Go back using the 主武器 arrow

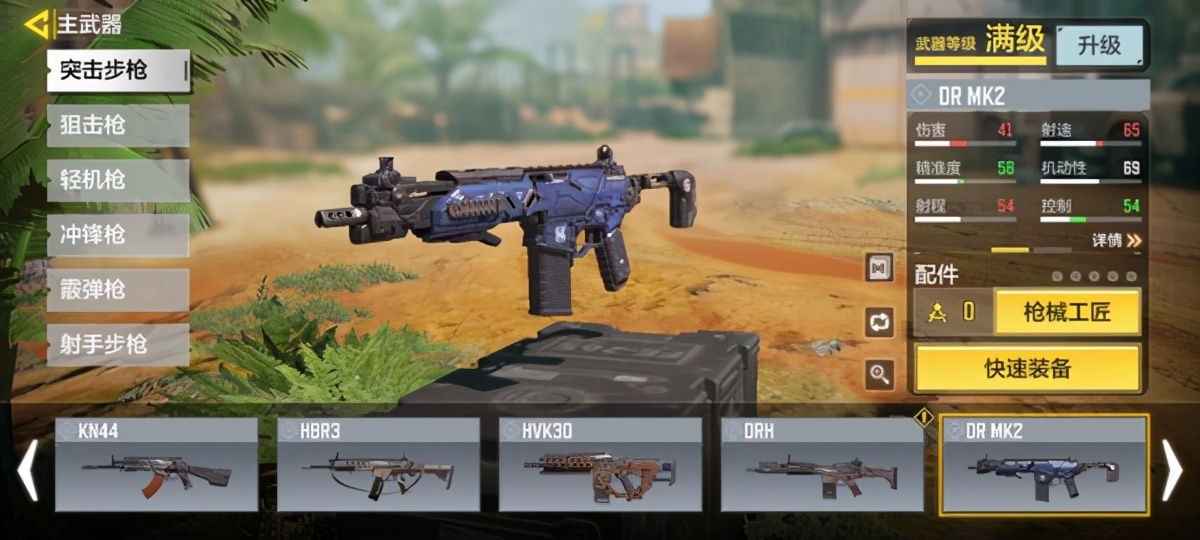(39, 24)
